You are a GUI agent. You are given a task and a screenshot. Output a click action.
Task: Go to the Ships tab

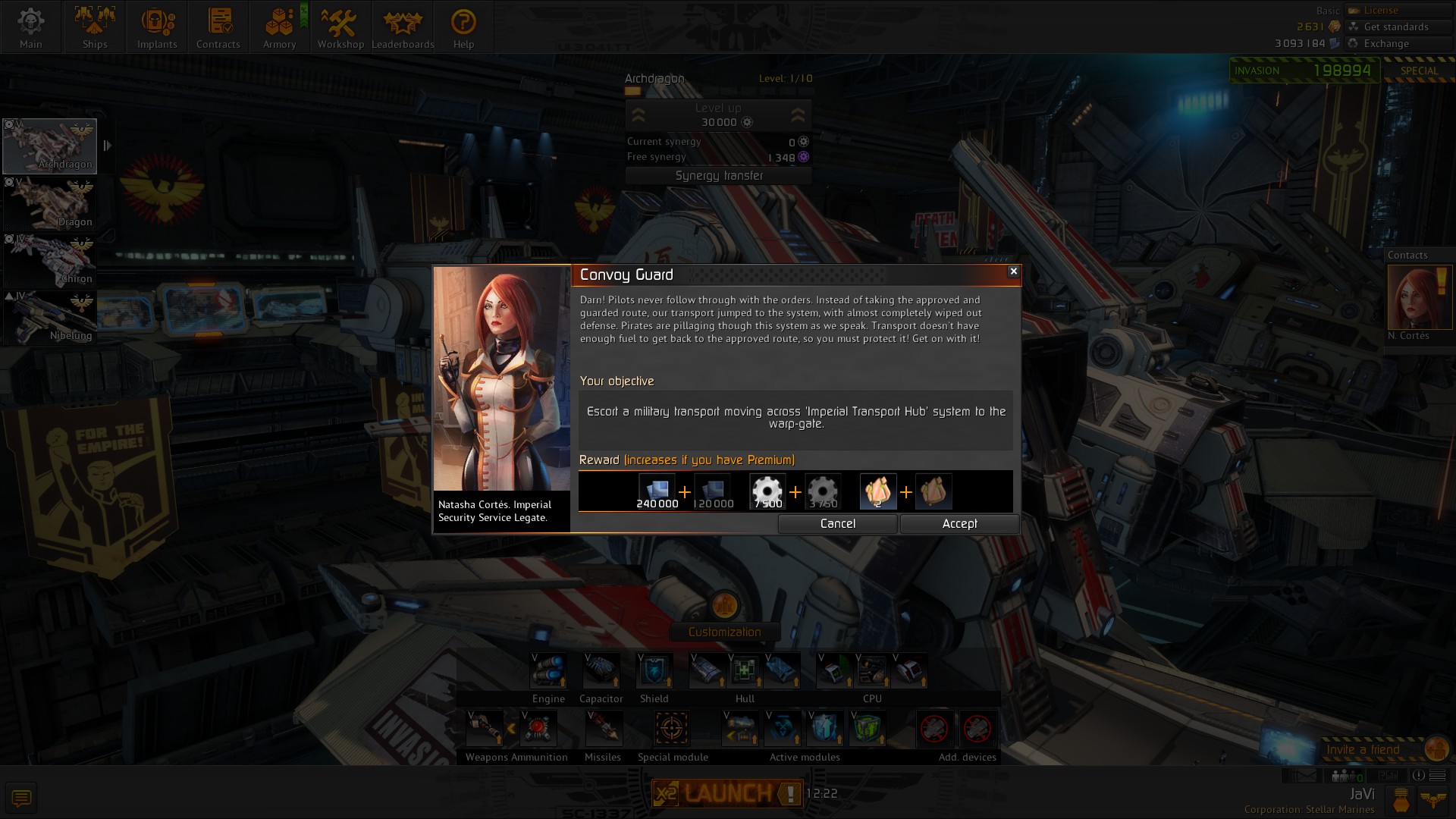pyautogui.click(x=95, y=27)
